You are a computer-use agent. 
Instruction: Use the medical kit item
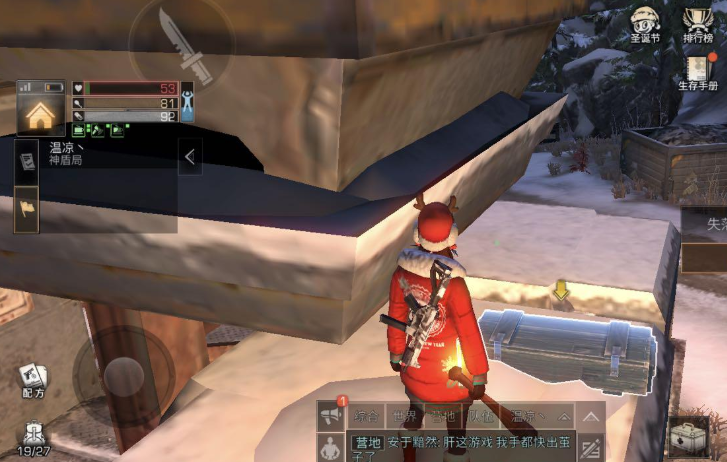(x=688, y=438)
